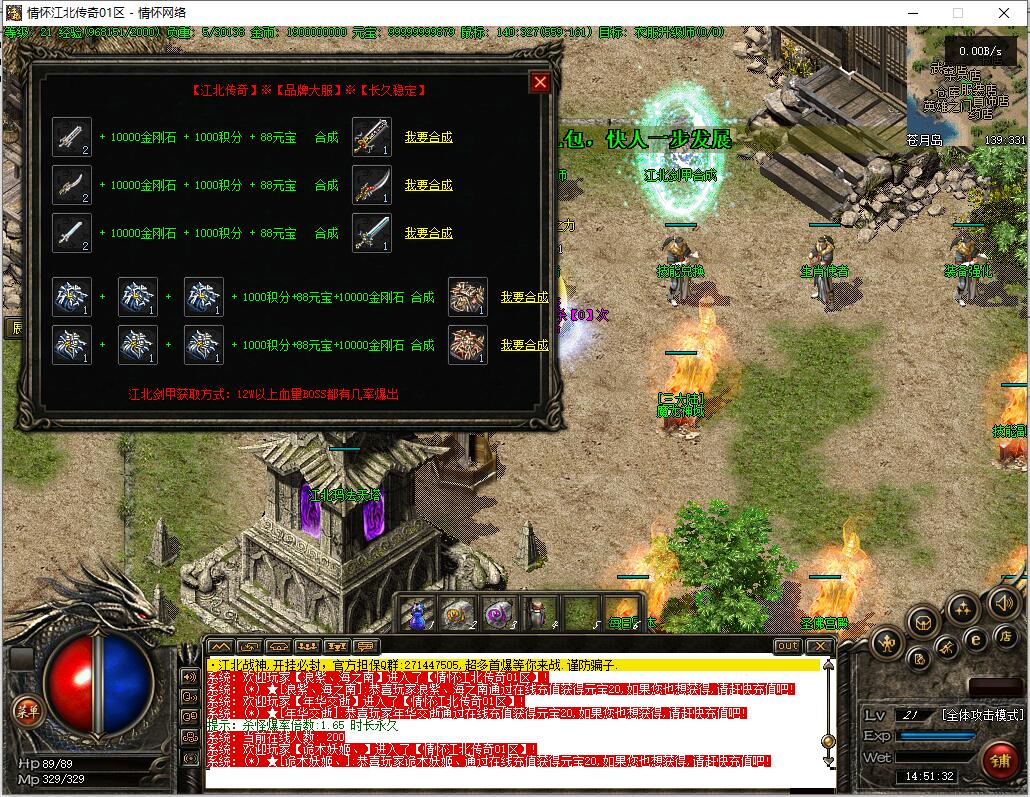Viewport: 1030px width, 797px height.
Task: Click the chat window's out button
Action: point(788,646)
